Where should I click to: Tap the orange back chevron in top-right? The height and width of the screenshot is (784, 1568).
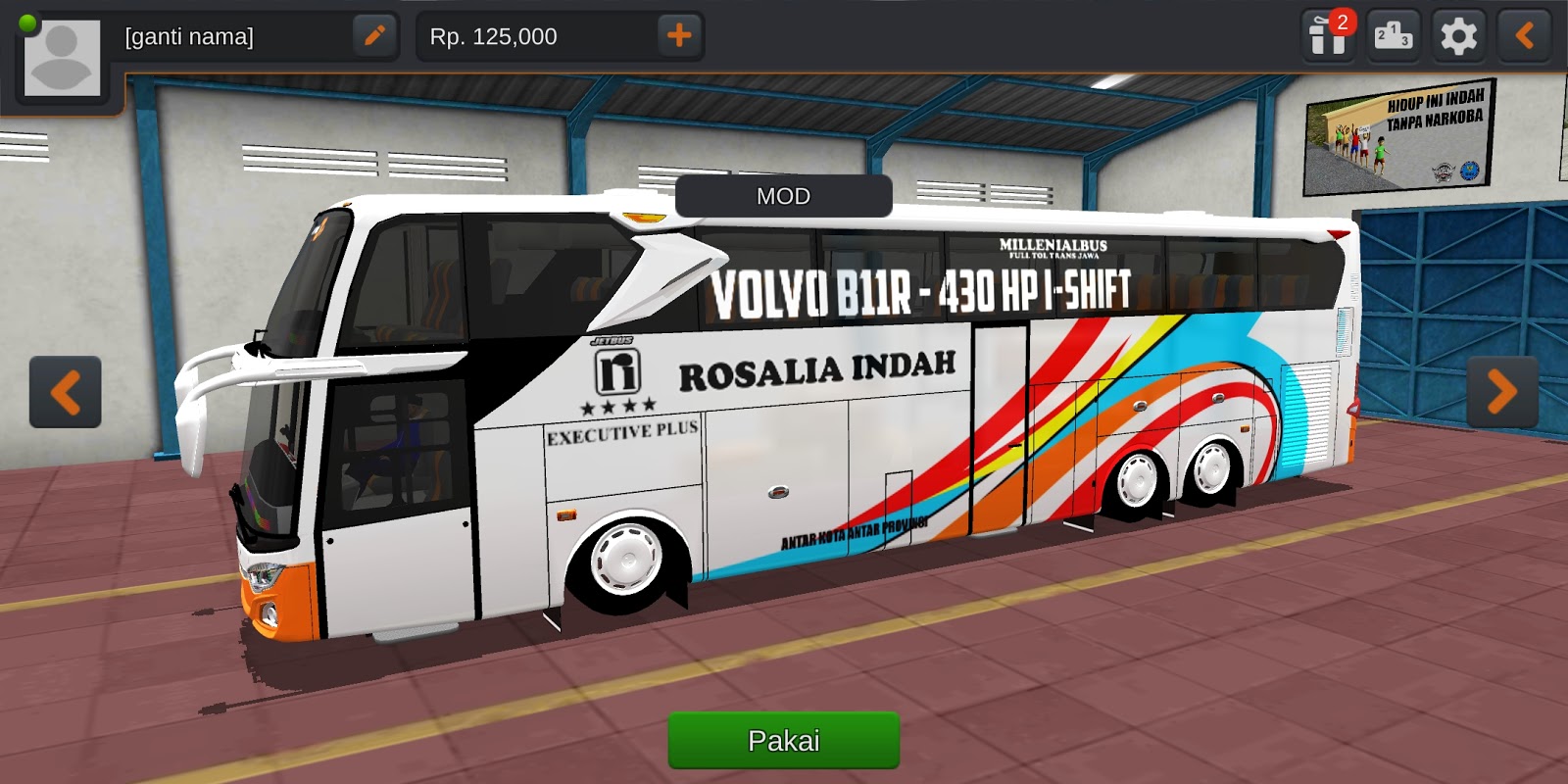coord(1524,36)
